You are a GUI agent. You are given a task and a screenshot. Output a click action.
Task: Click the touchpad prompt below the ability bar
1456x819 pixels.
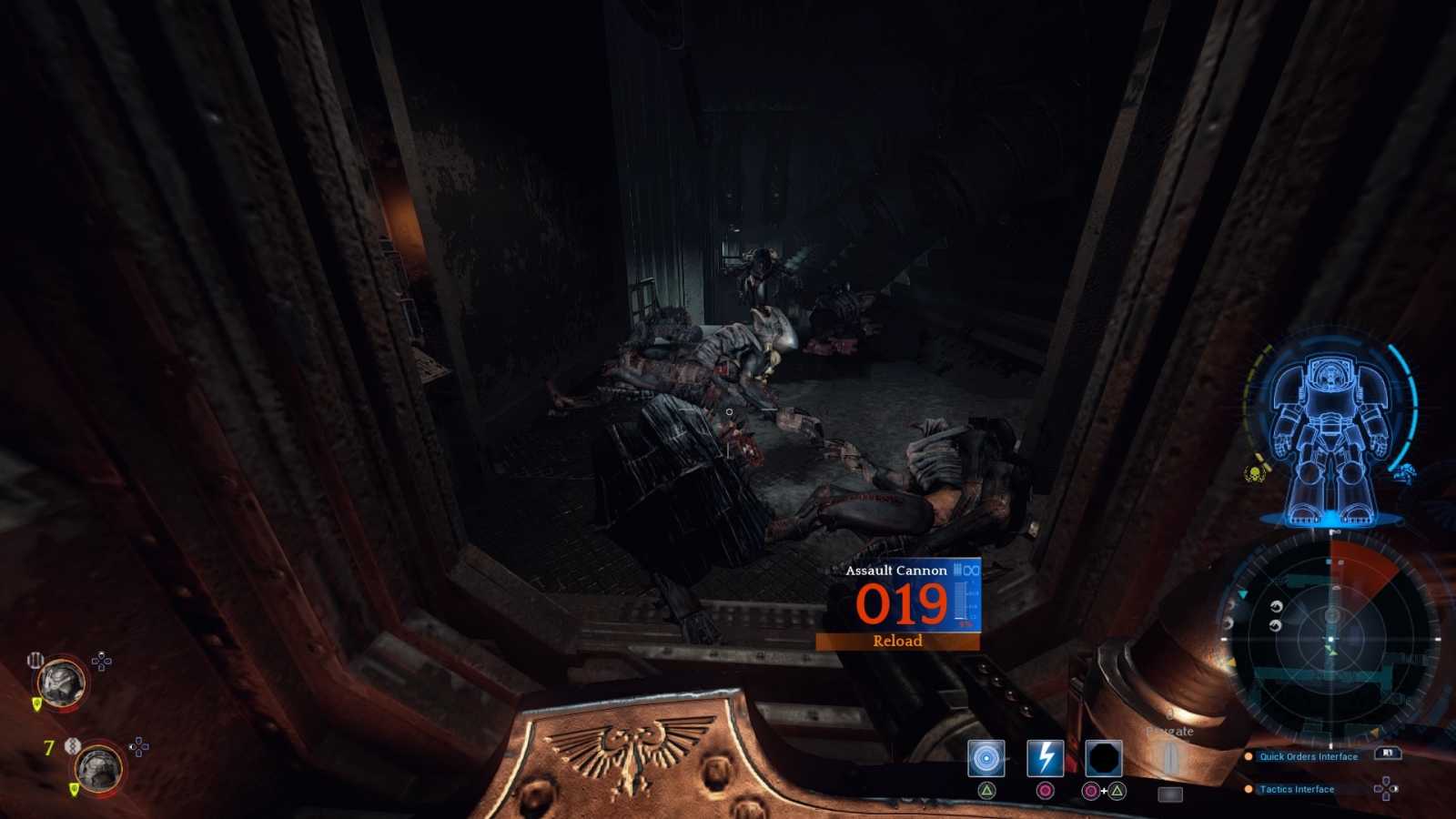[1170, 794]
